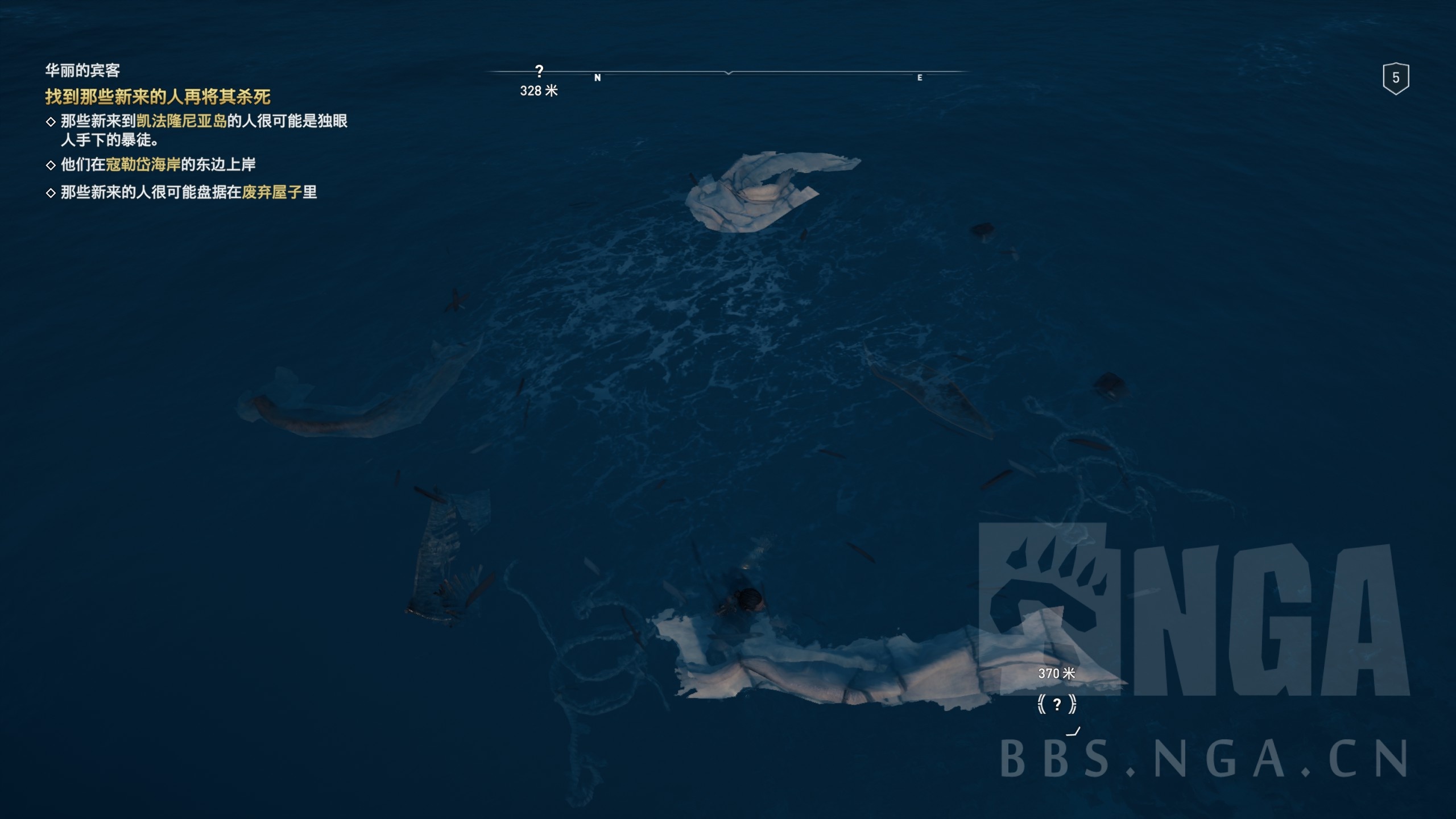The image size is (1456, 819).
Task: Open the 华丽的宾客 quest tracker title
Action: coord(82,71)
